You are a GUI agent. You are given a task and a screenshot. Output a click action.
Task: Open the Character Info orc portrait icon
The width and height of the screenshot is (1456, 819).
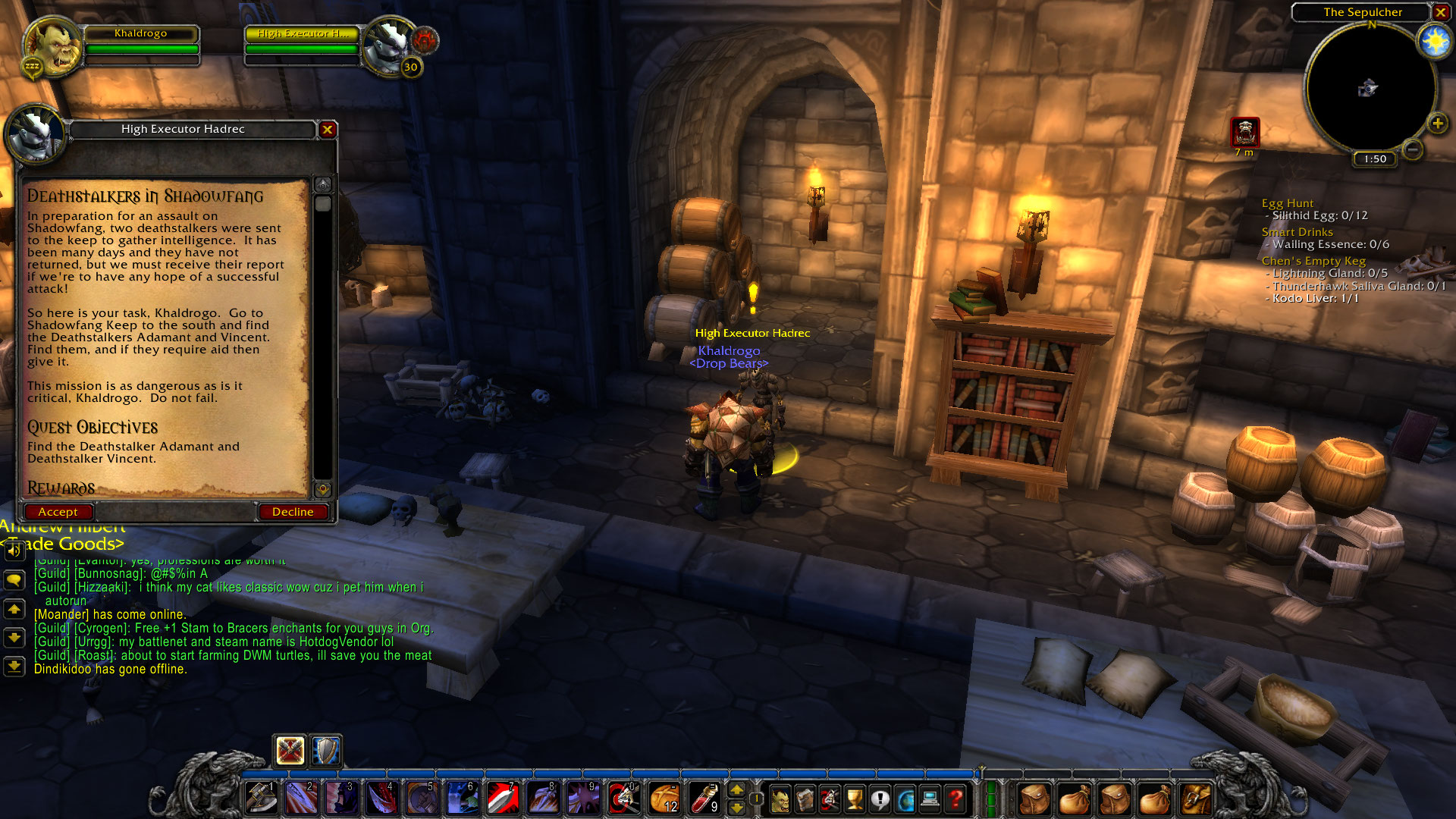click(779, 798)
